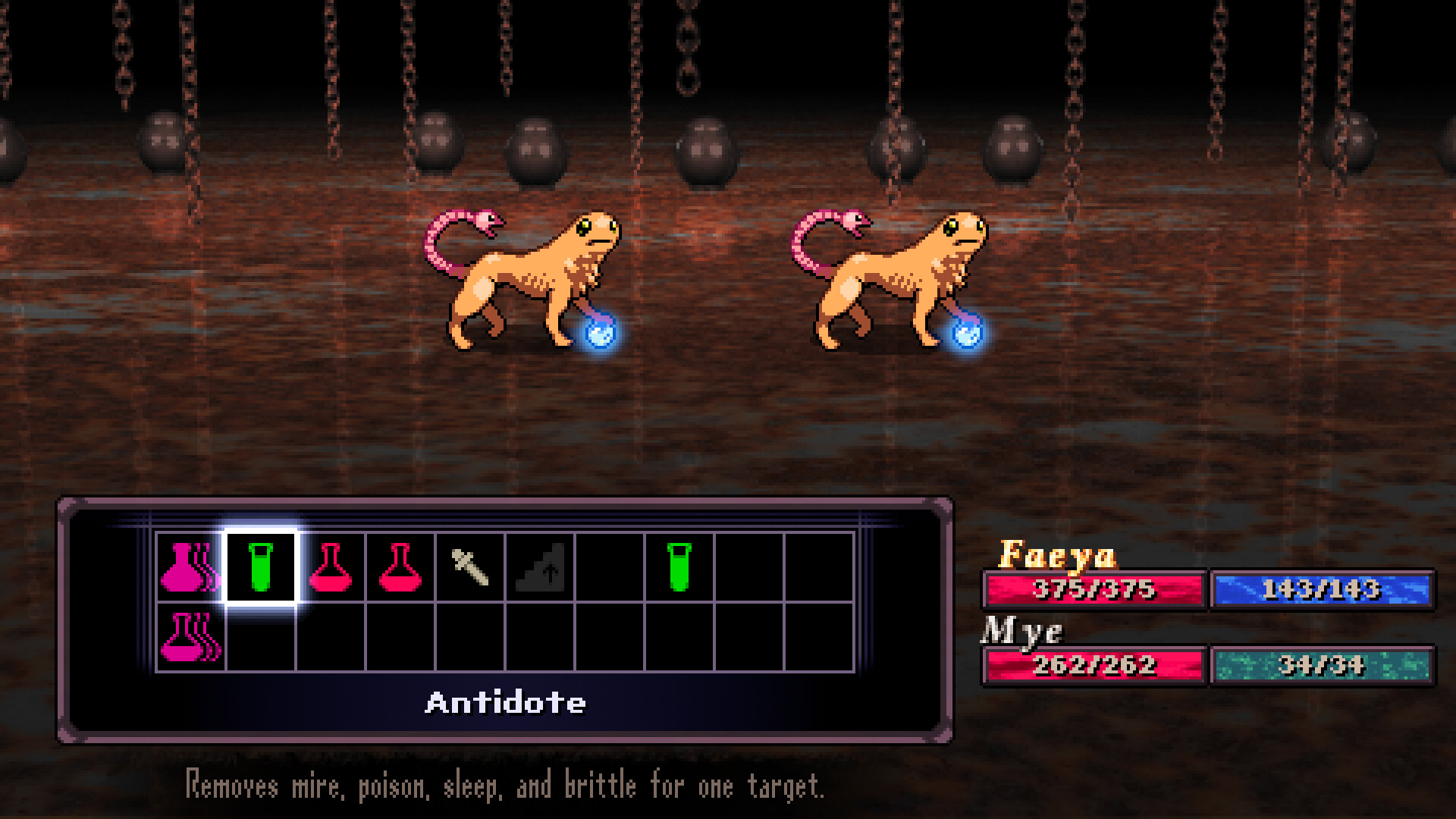Click Mye's name label
1456x819 pixels.
point(1024,630)
